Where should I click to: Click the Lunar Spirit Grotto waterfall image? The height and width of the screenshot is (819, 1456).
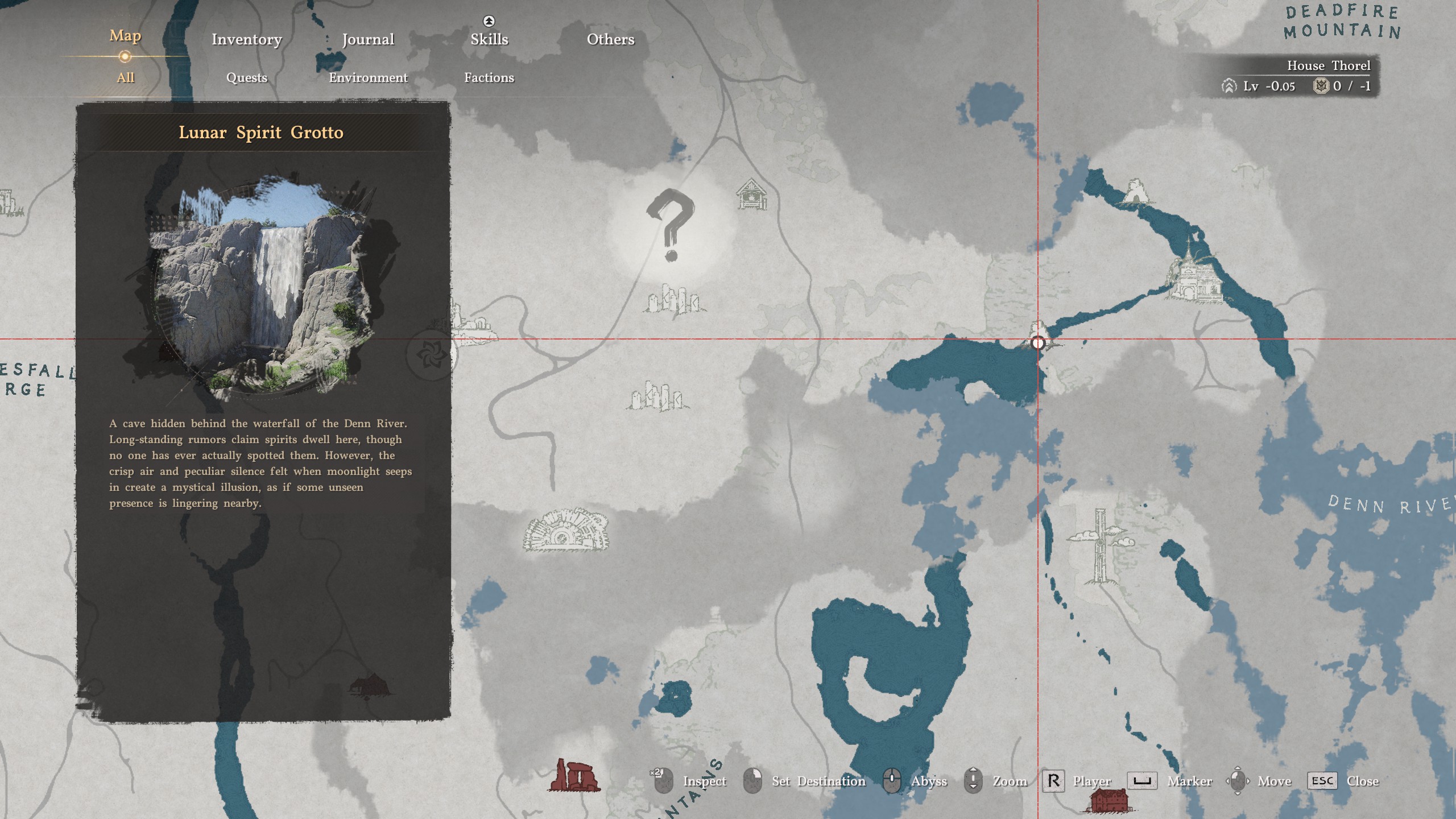[x=263, y=287]
